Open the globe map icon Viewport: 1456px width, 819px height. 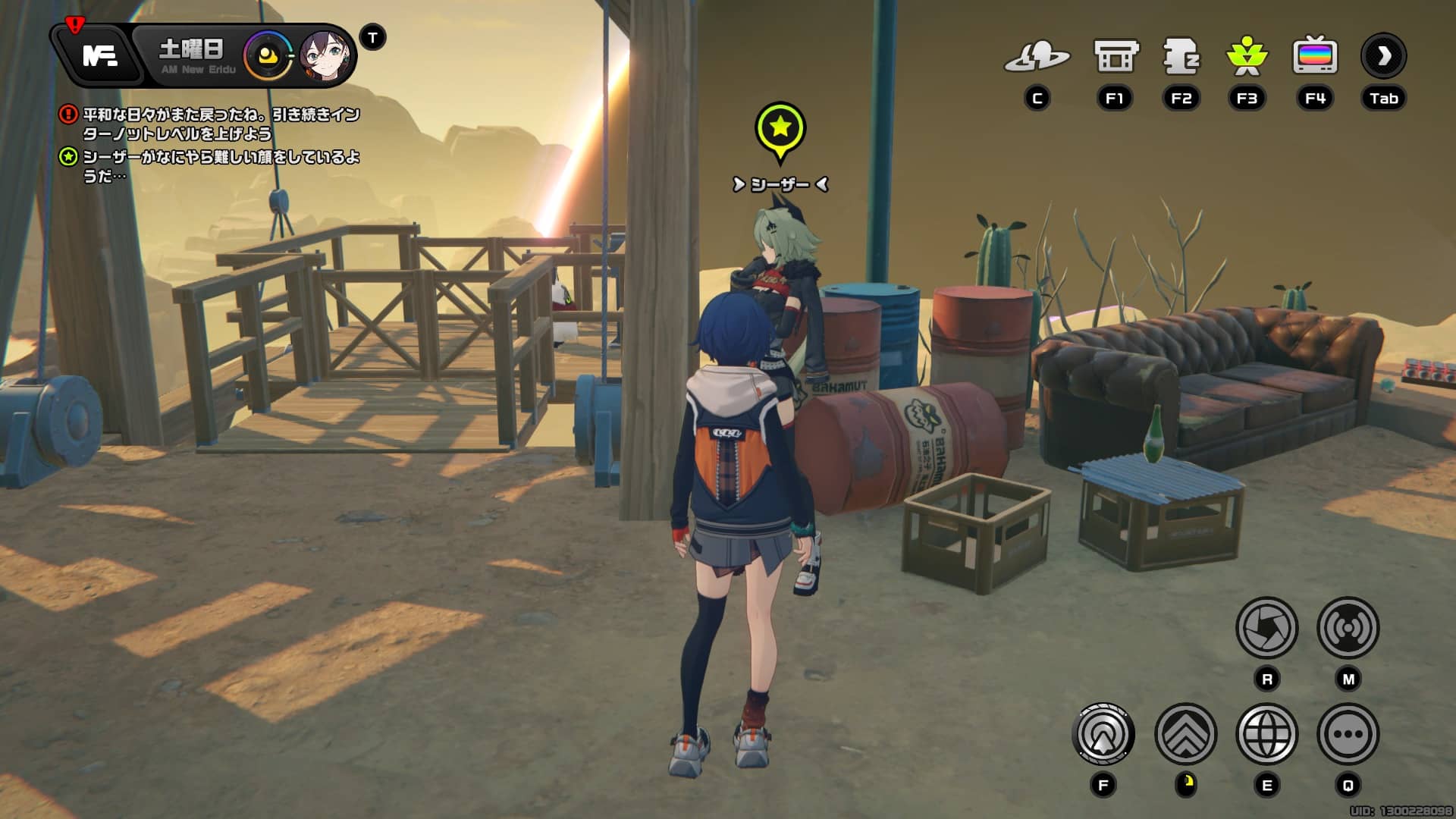(x=1266, y=734)
